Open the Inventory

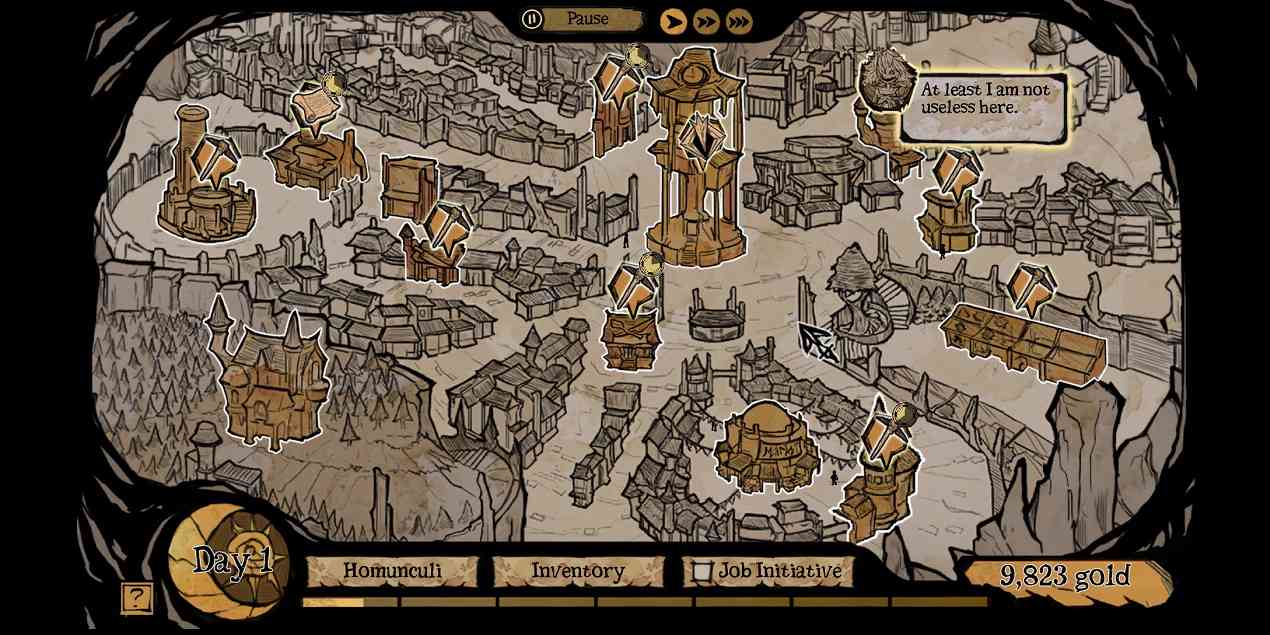[577, 571]
